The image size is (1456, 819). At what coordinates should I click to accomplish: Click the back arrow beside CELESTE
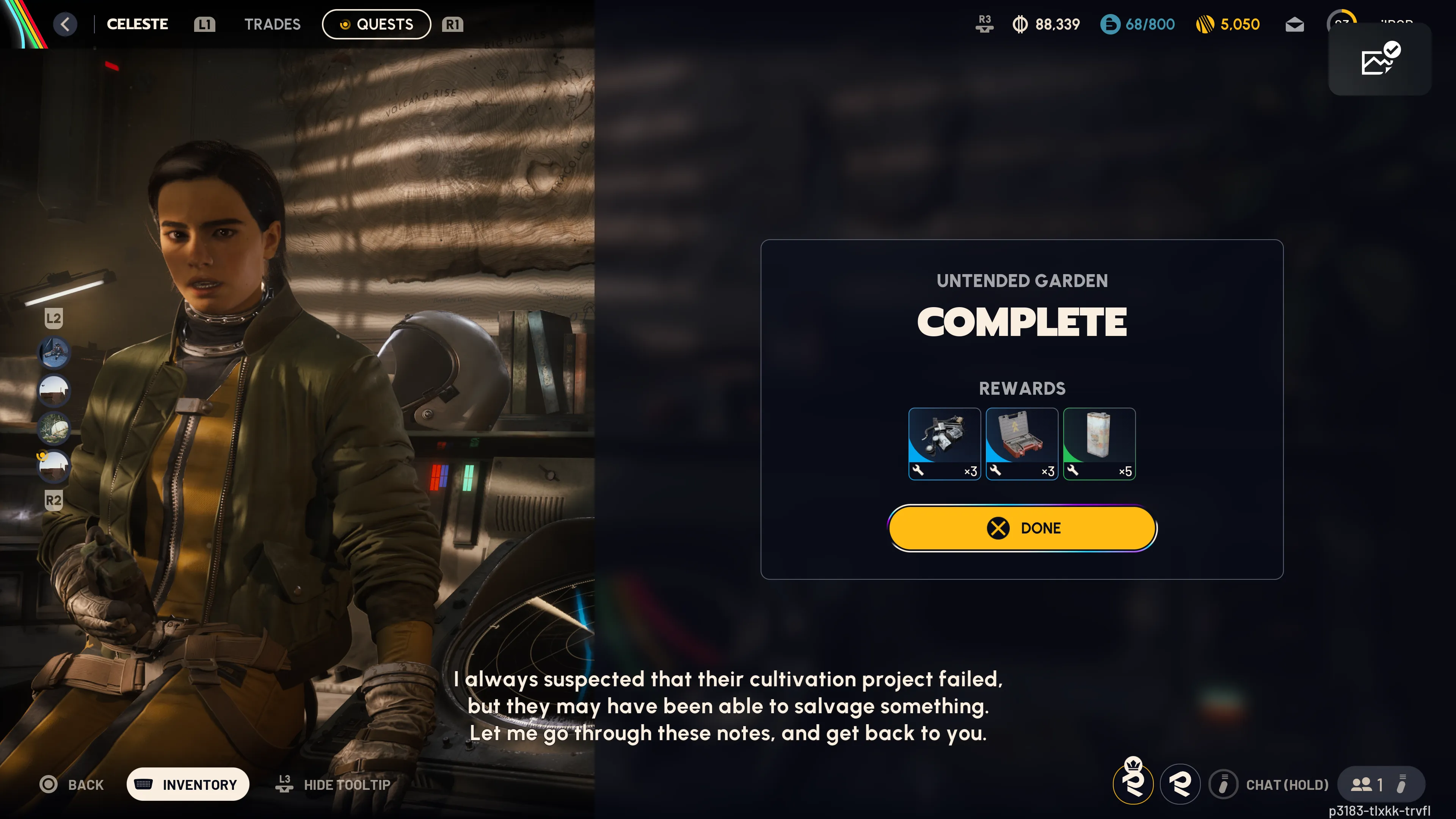65,24
